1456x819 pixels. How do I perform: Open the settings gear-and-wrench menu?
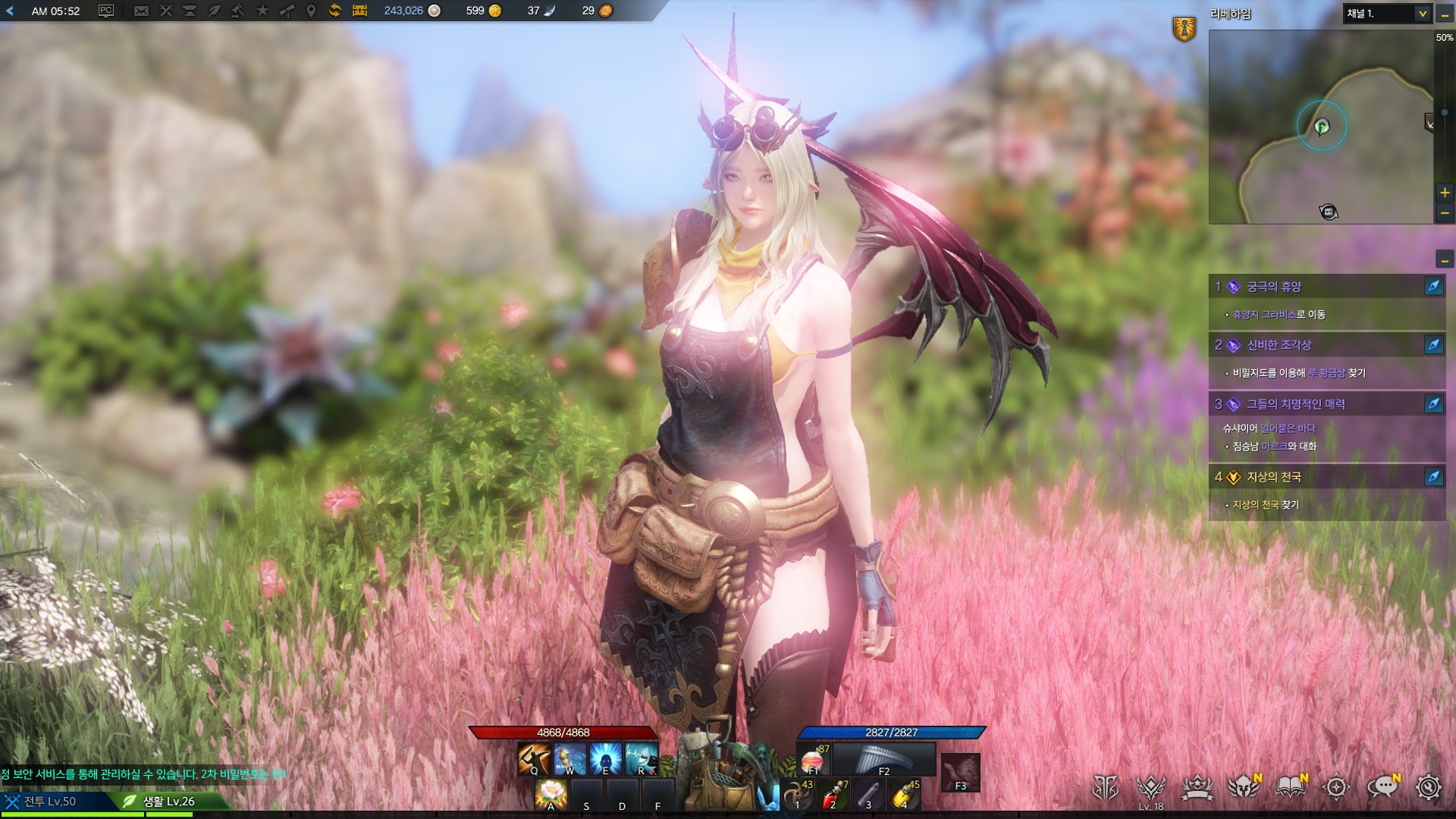tap(1428, 787)
